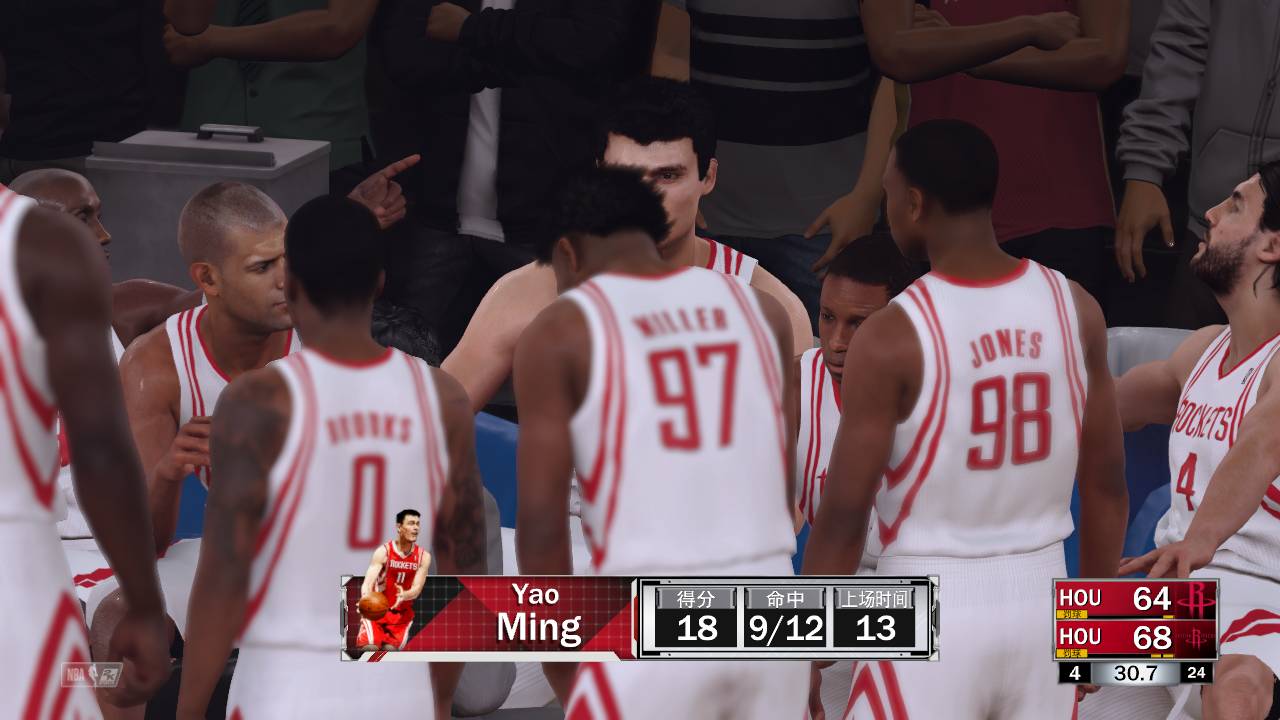Click the game clock showing 30.7 seconds
Image resolution: width=1280 pixels, height=720 pixels.
(1136, 672)
